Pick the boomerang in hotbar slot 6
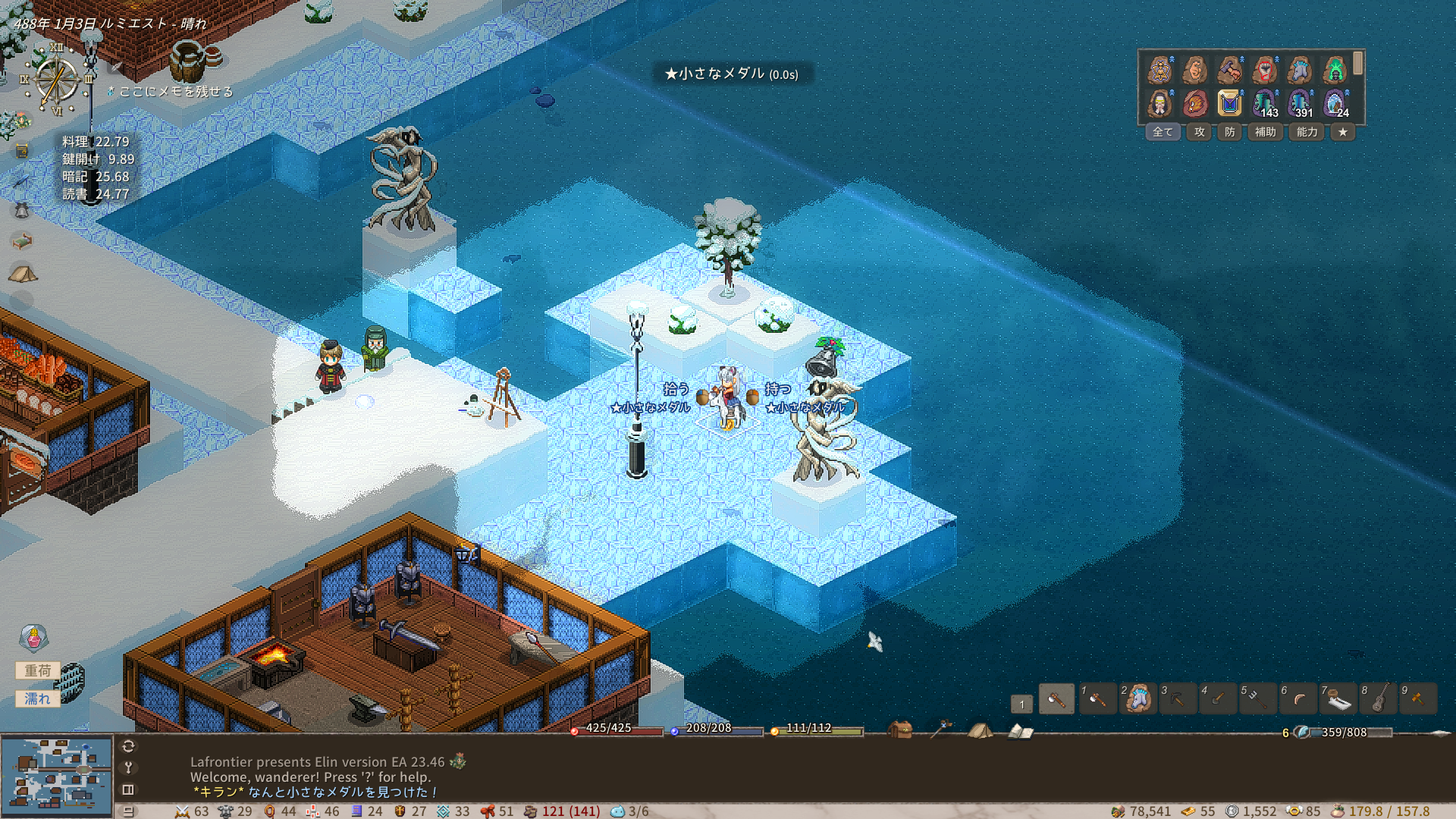1456x819 pixels. (x=1298, y=699)
